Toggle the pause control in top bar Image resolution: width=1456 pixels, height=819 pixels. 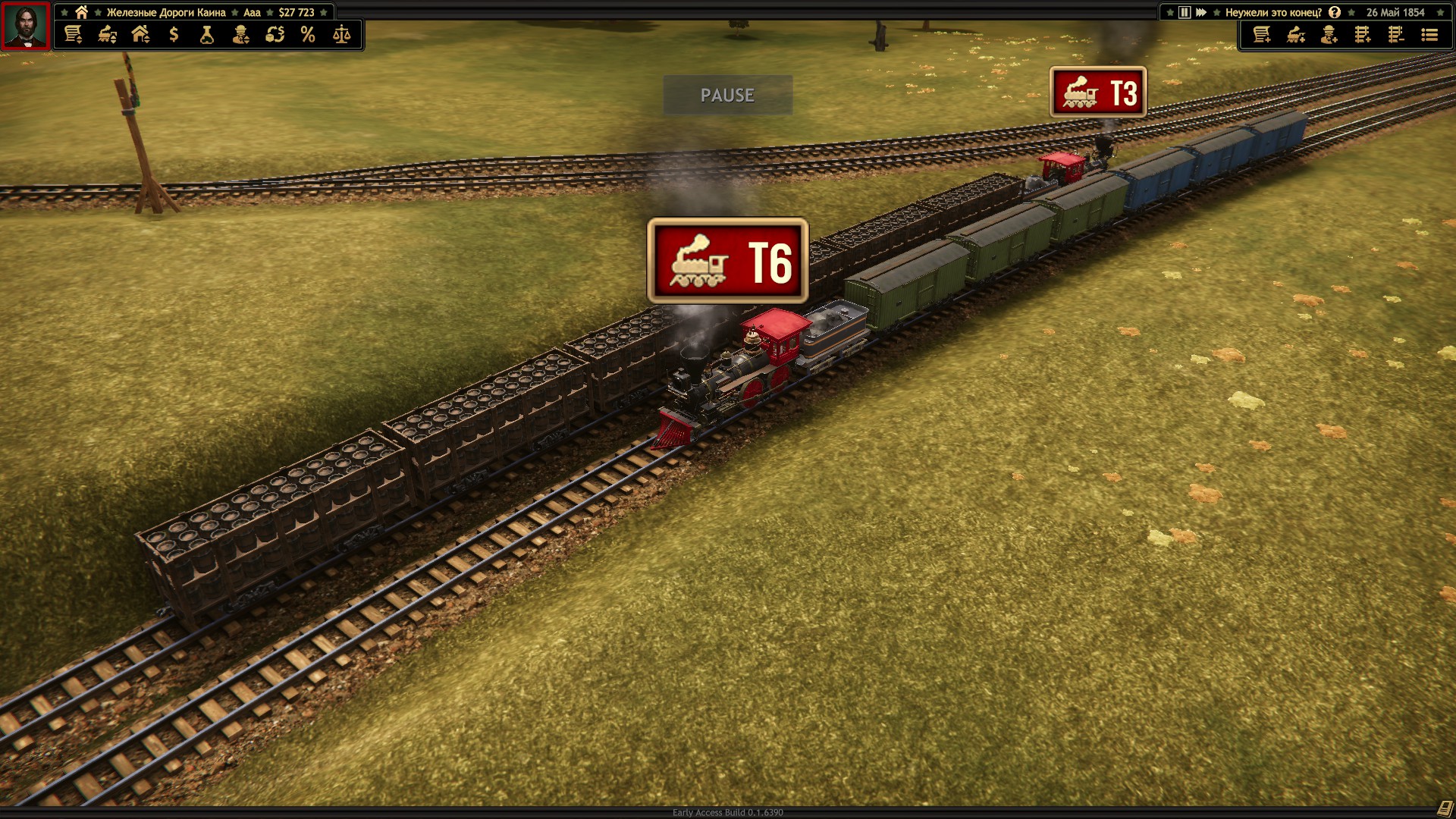1185,12
